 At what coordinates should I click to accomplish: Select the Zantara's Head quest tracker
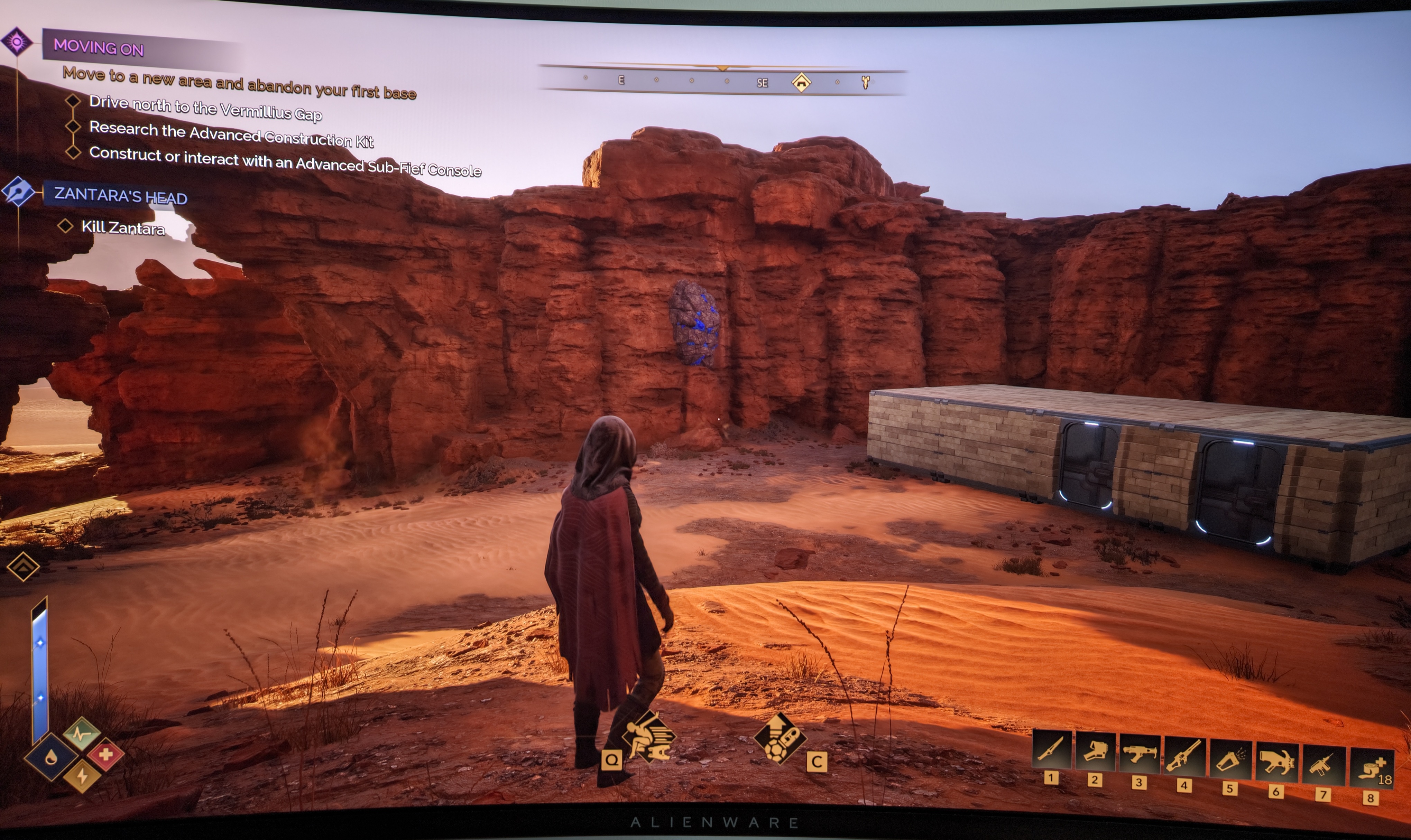(x=120, y=195)
